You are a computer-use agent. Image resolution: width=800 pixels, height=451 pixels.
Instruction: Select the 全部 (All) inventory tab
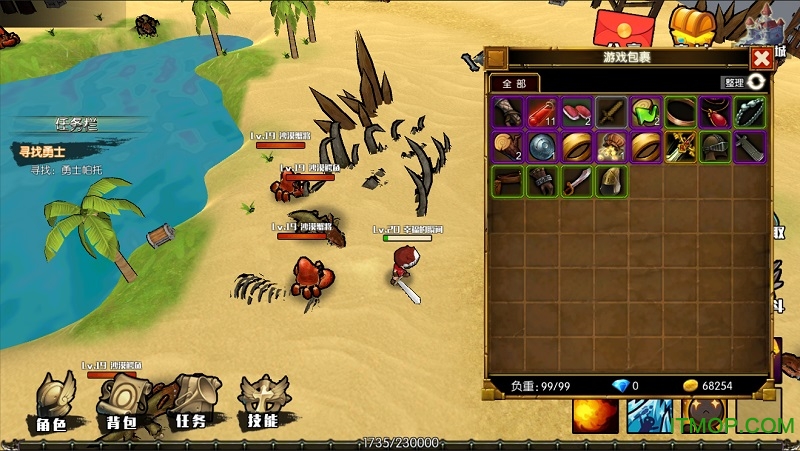tap(513, 83)
